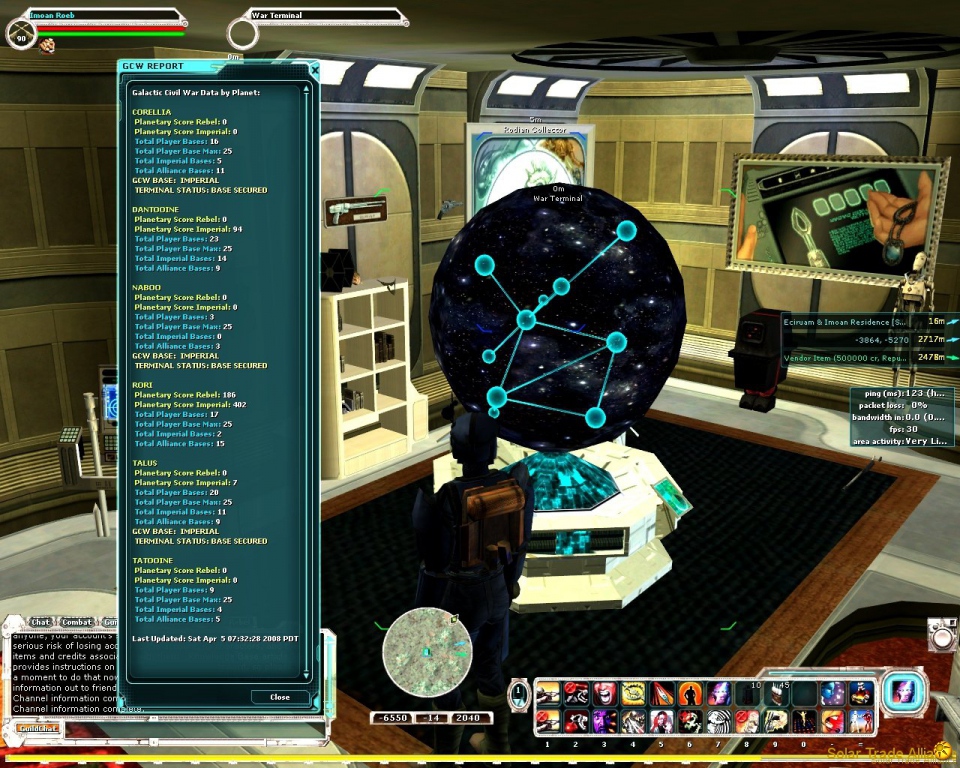Viewport: 960px width, 768px height.
Task: Close the GCW Report window
Action: point(279,697)
